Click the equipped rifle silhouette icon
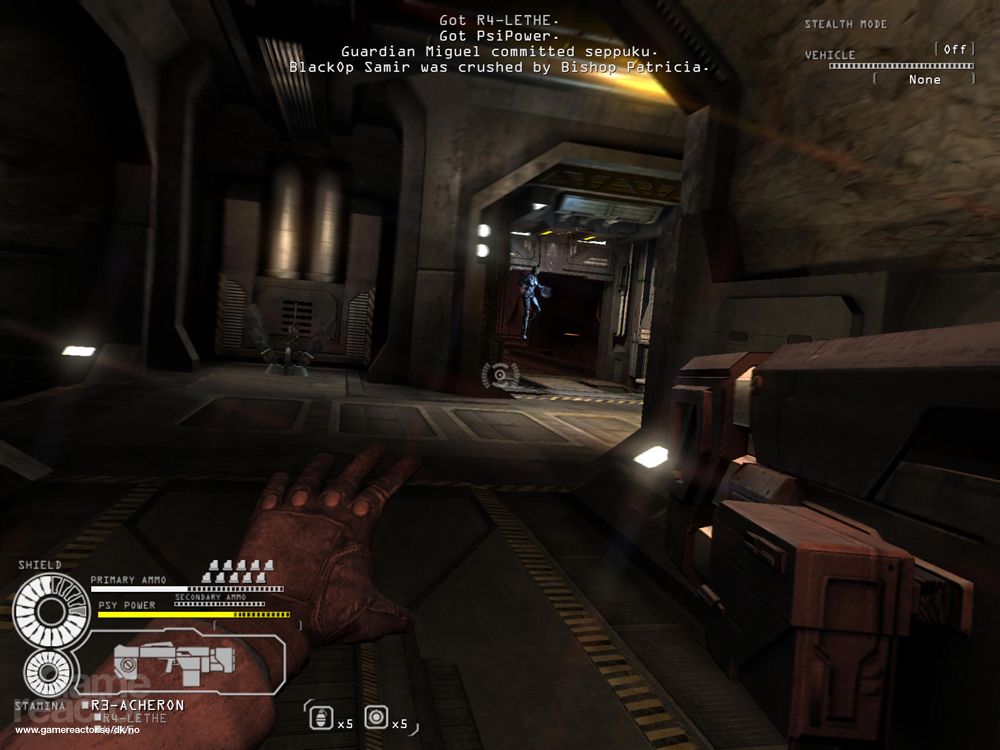Viewport: 1000px width, 750px height. click(x=174, y=659)
